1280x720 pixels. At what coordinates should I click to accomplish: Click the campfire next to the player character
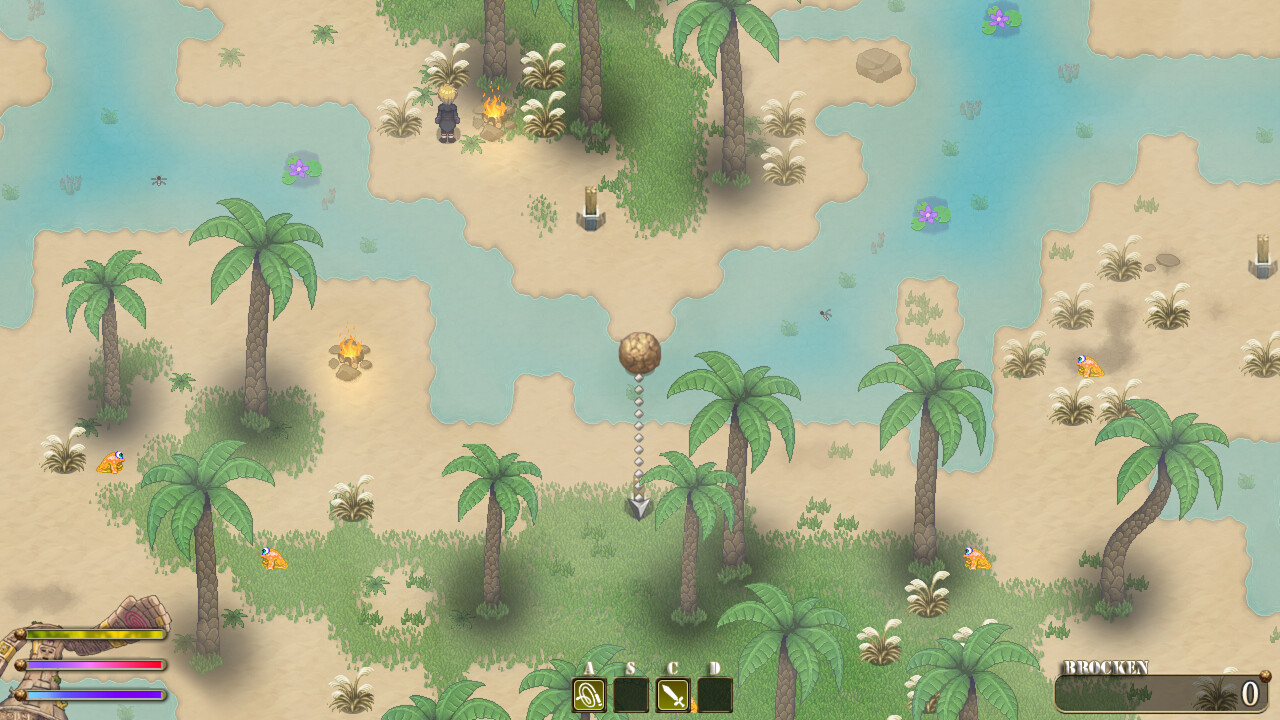tap(494, 115)
